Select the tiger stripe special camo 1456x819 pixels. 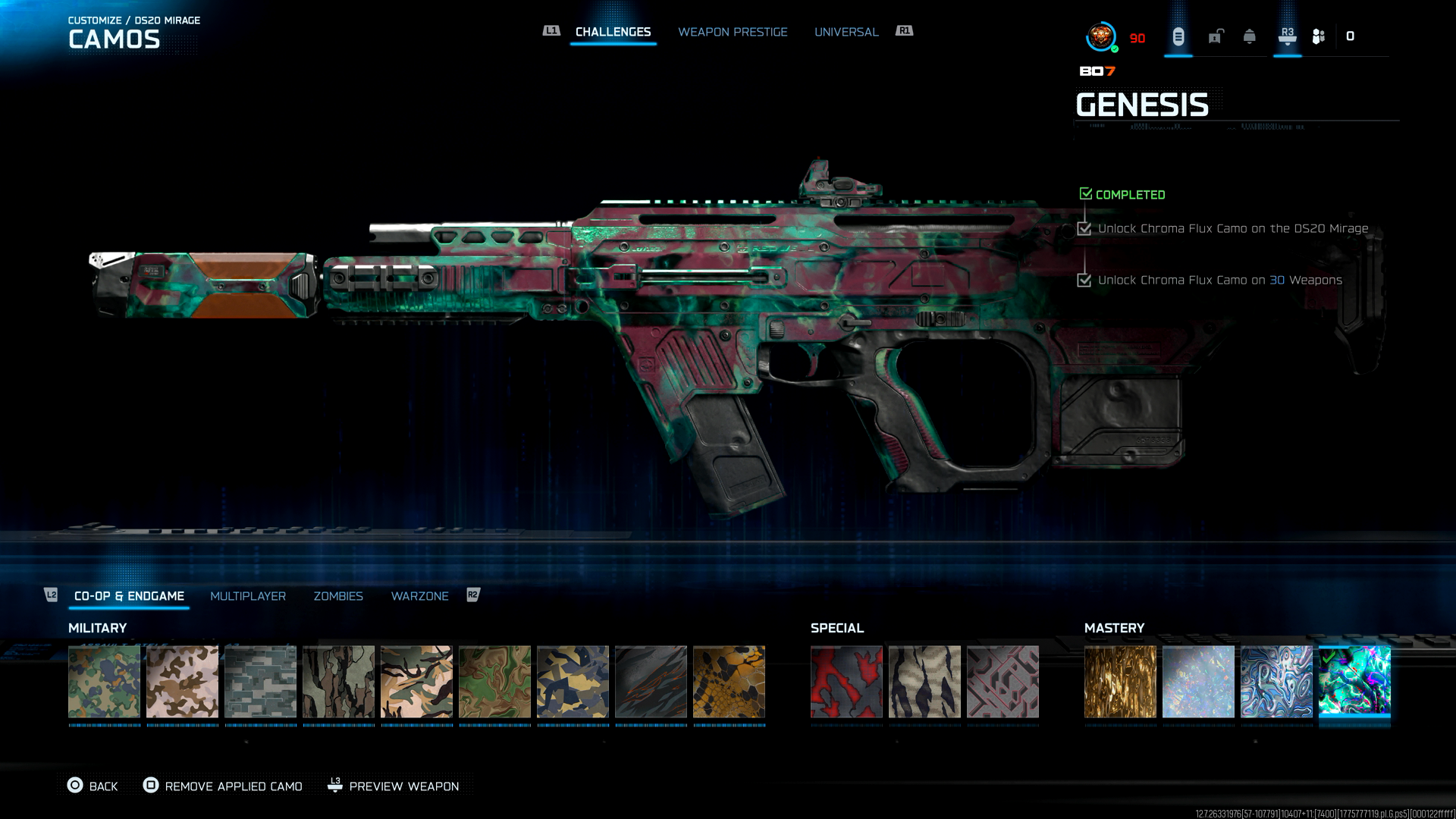point(924,682)
